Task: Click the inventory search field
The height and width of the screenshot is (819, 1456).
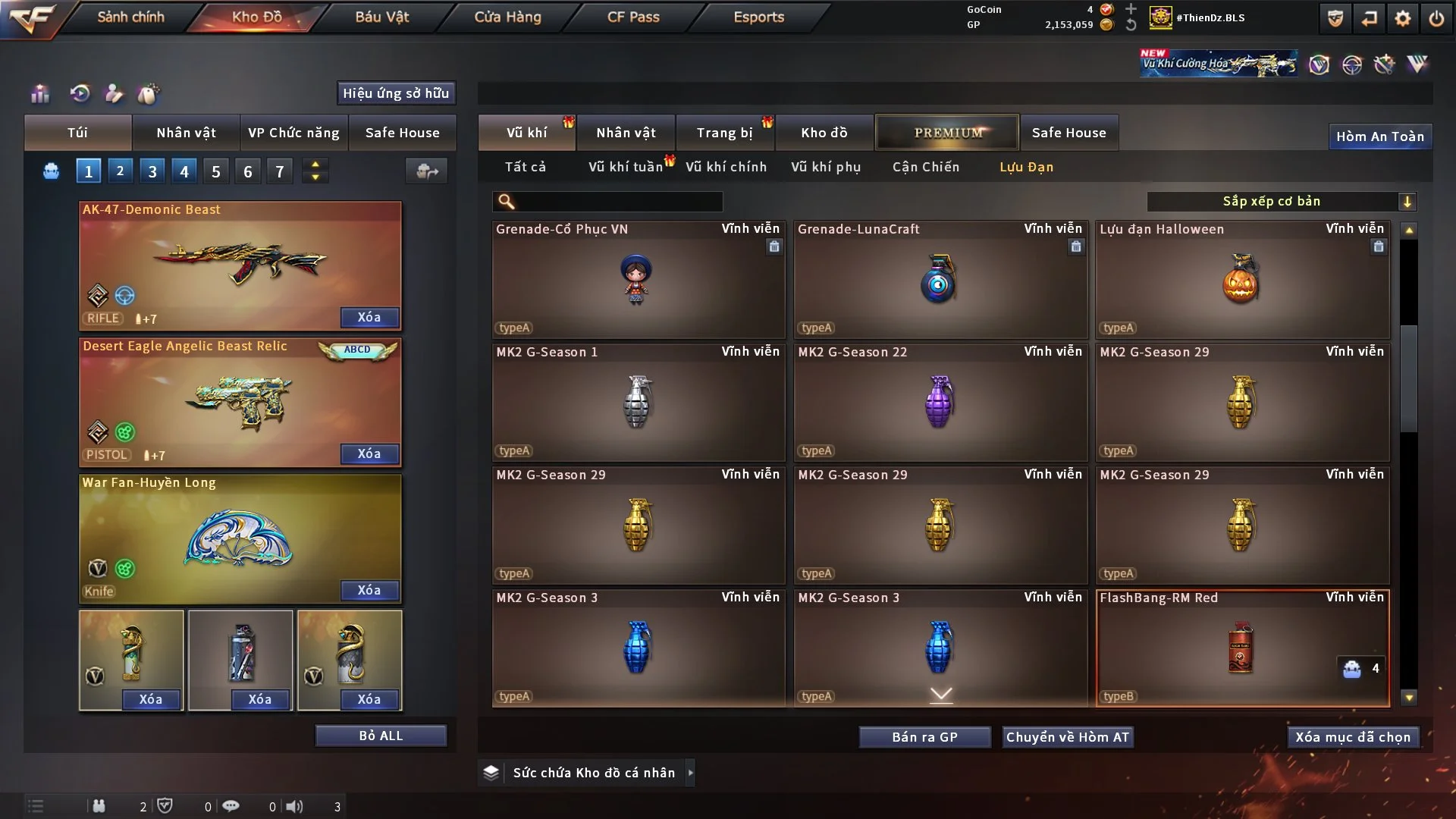Action: pyautogui.click(x=618, y=201)
